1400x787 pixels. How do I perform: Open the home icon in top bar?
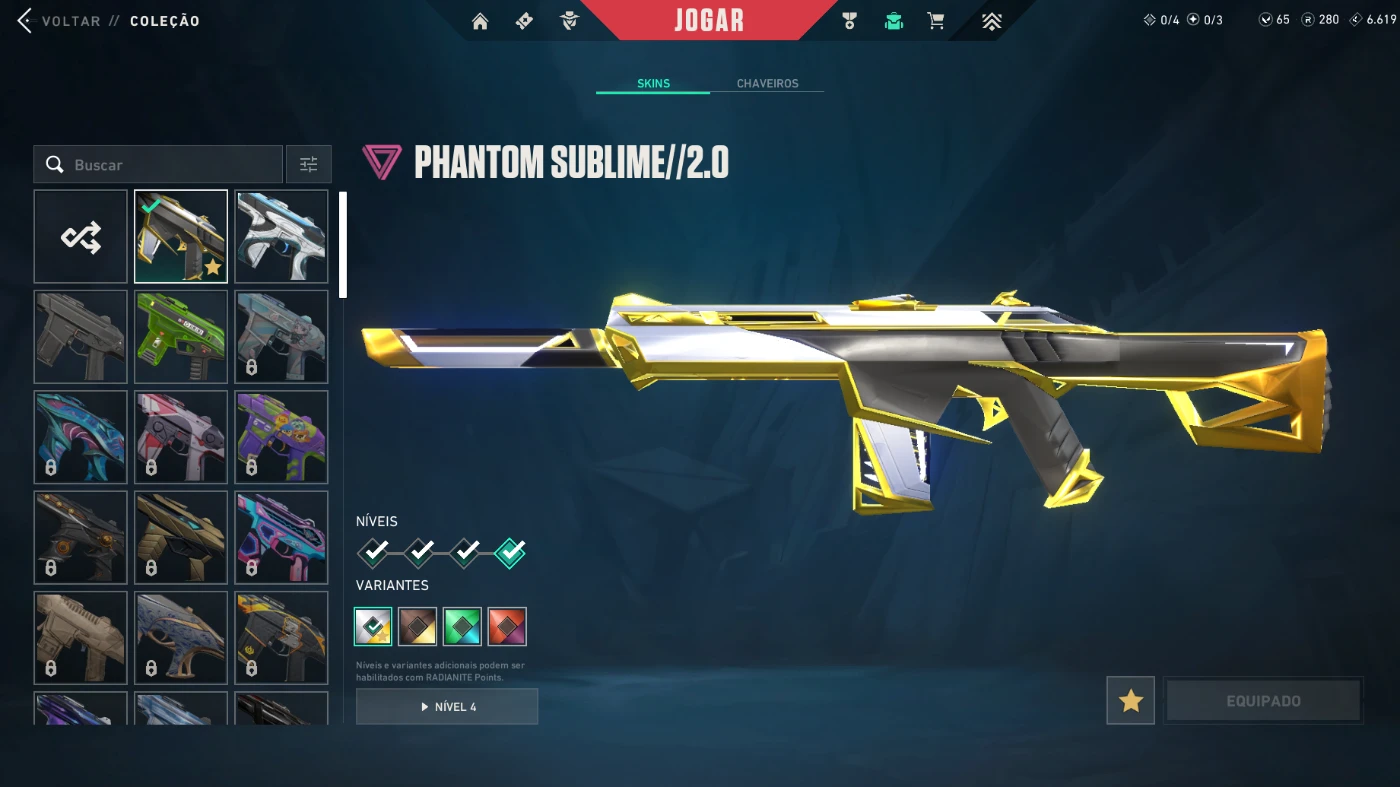click(x=480, y=21)
